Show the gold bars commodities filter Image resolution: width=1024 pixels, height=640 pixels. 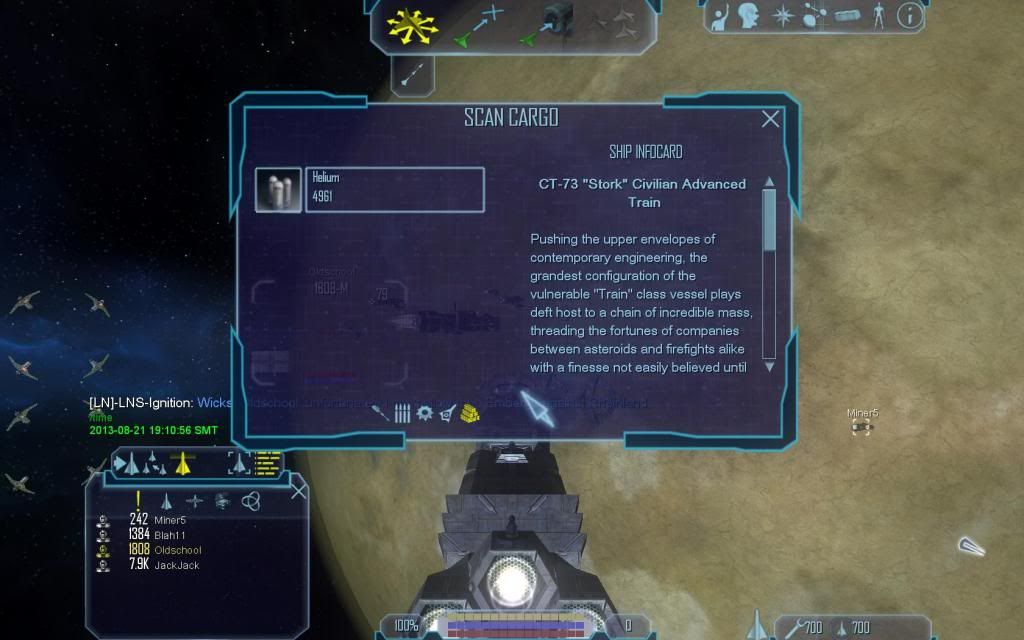click(x=470, y=412)
